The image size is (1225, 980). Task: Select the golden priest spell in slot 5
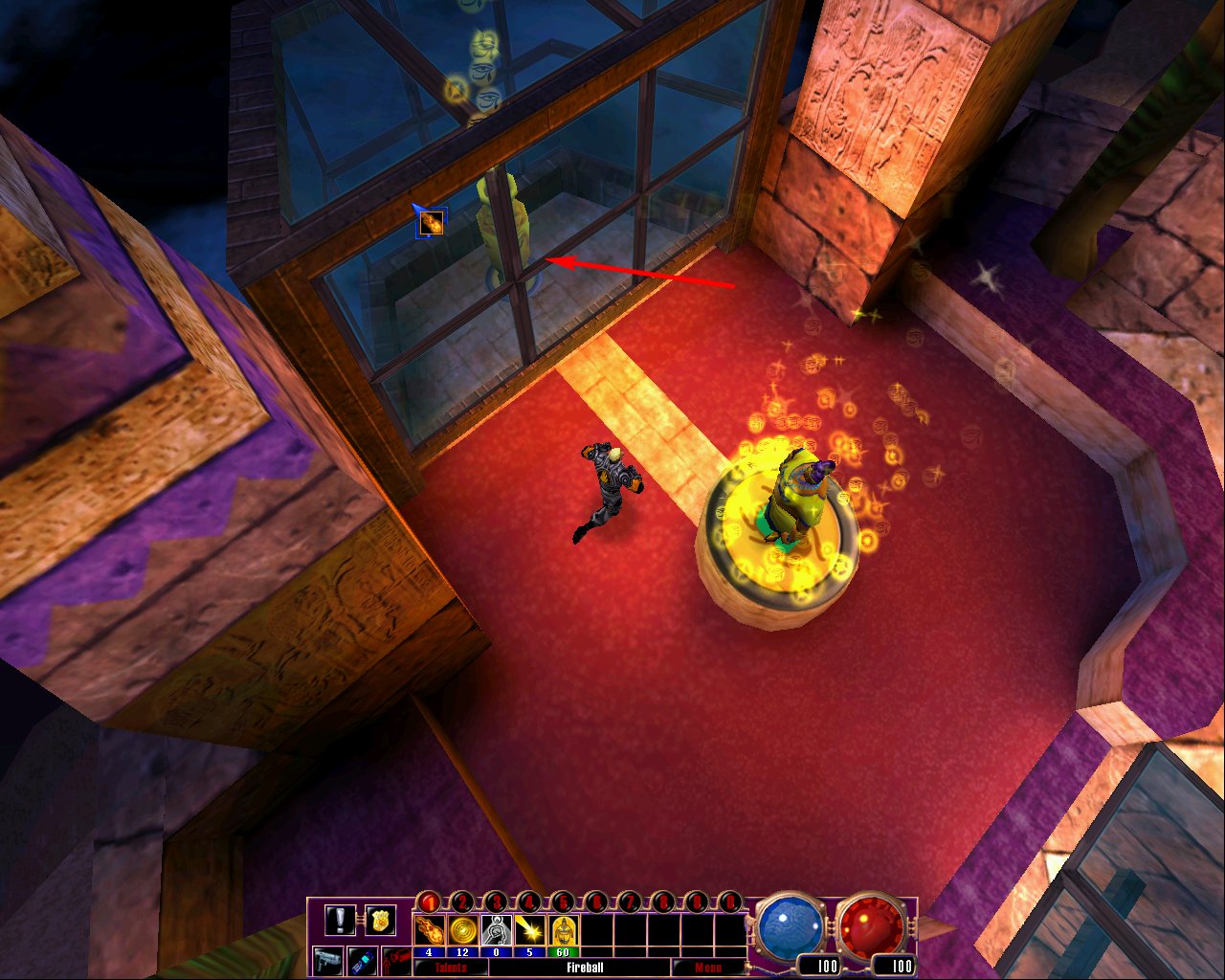[563, 929]
